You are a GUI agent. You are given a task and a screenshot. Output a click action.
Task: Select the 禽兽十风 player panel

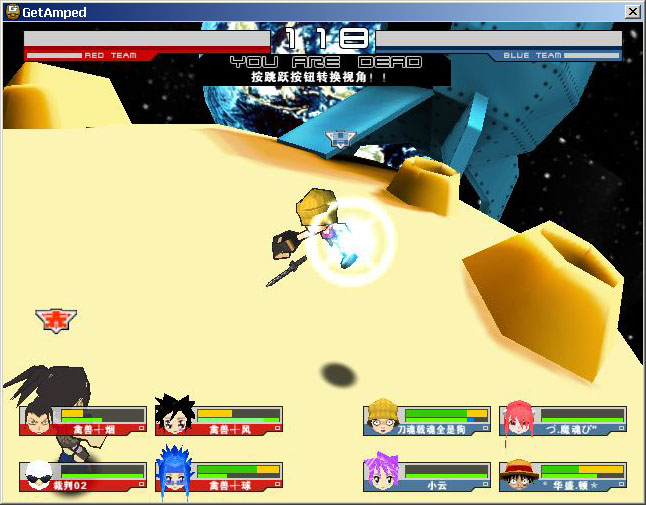[x=219, y=420]
